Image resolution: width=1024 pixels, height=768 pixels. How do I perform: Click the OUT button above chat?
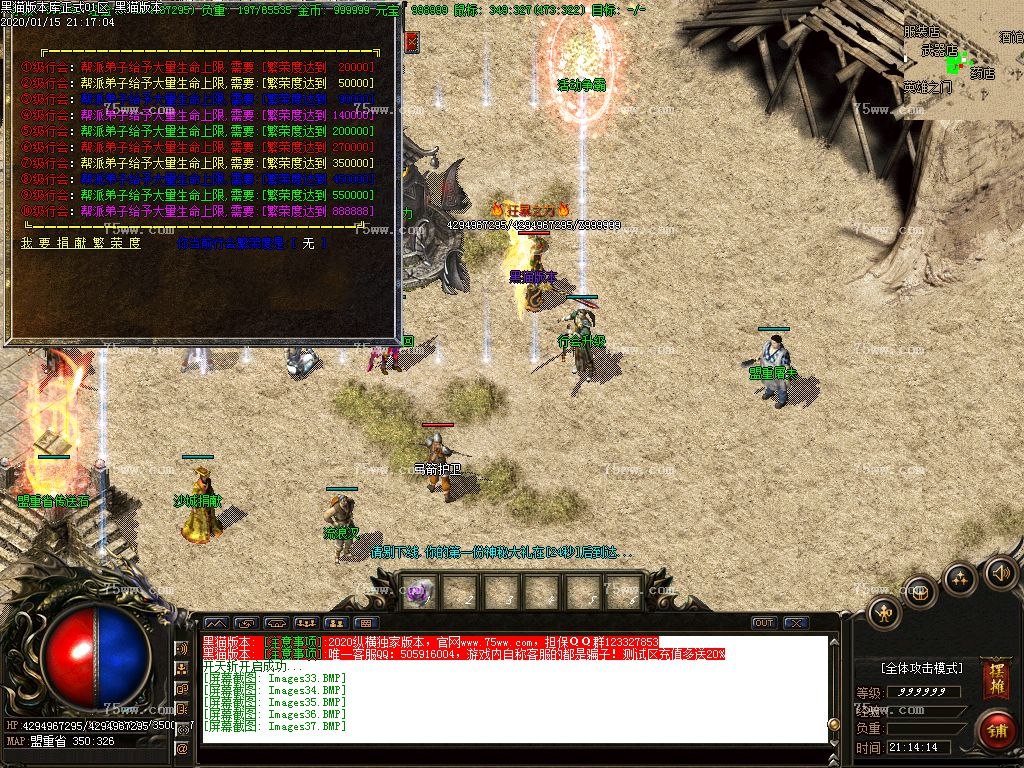pos(764,623)
